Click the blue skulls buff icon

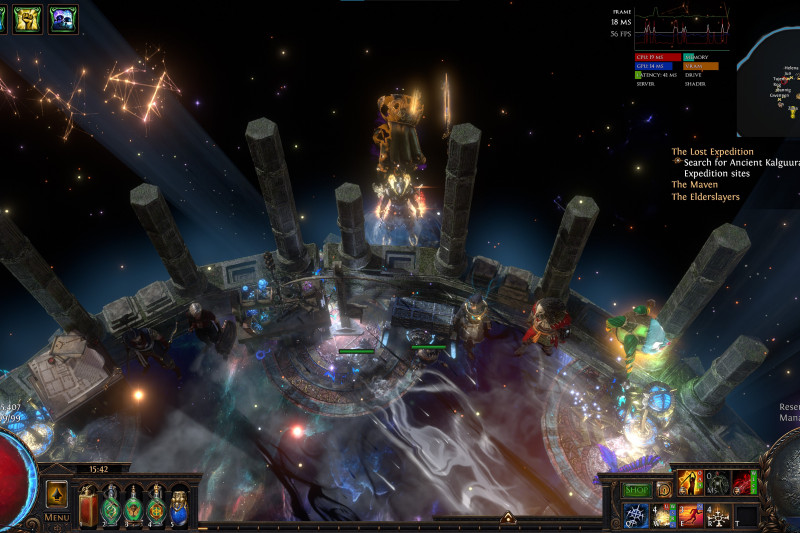coord(63,19)
